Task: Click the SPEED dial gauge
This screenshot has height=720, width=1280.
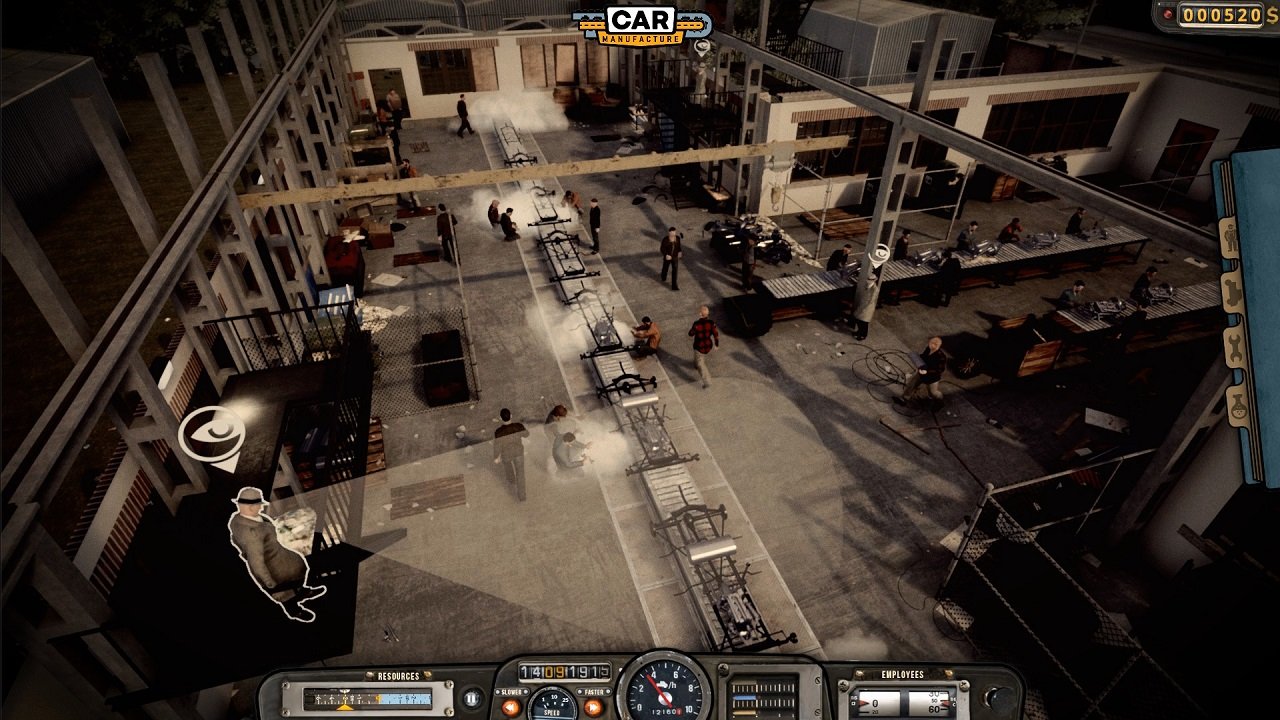Action: click(x=553, y=704)
